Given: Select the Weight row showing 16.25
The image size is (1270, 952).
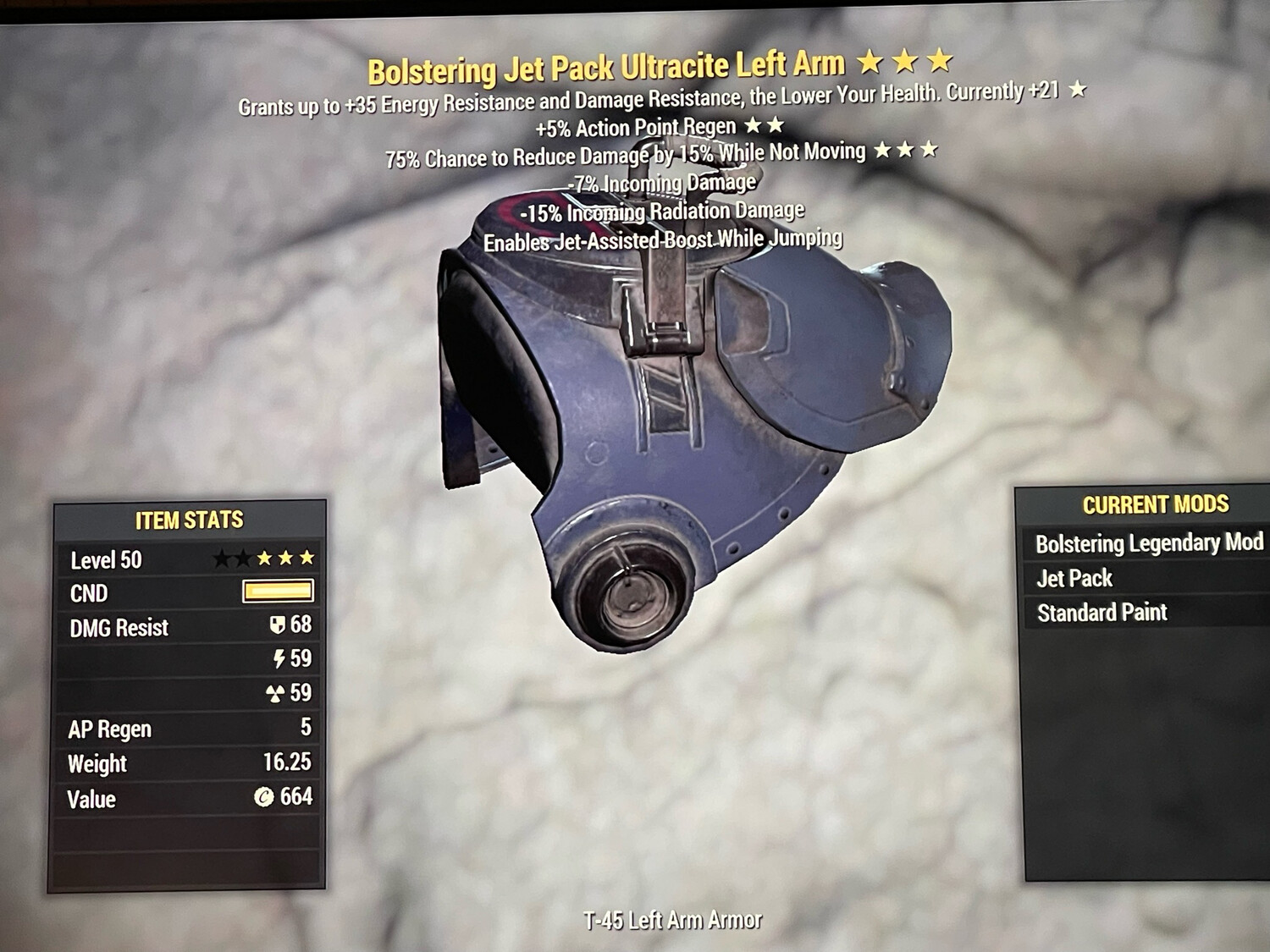Looking at the screenshot, I should (x=188, y=763).
